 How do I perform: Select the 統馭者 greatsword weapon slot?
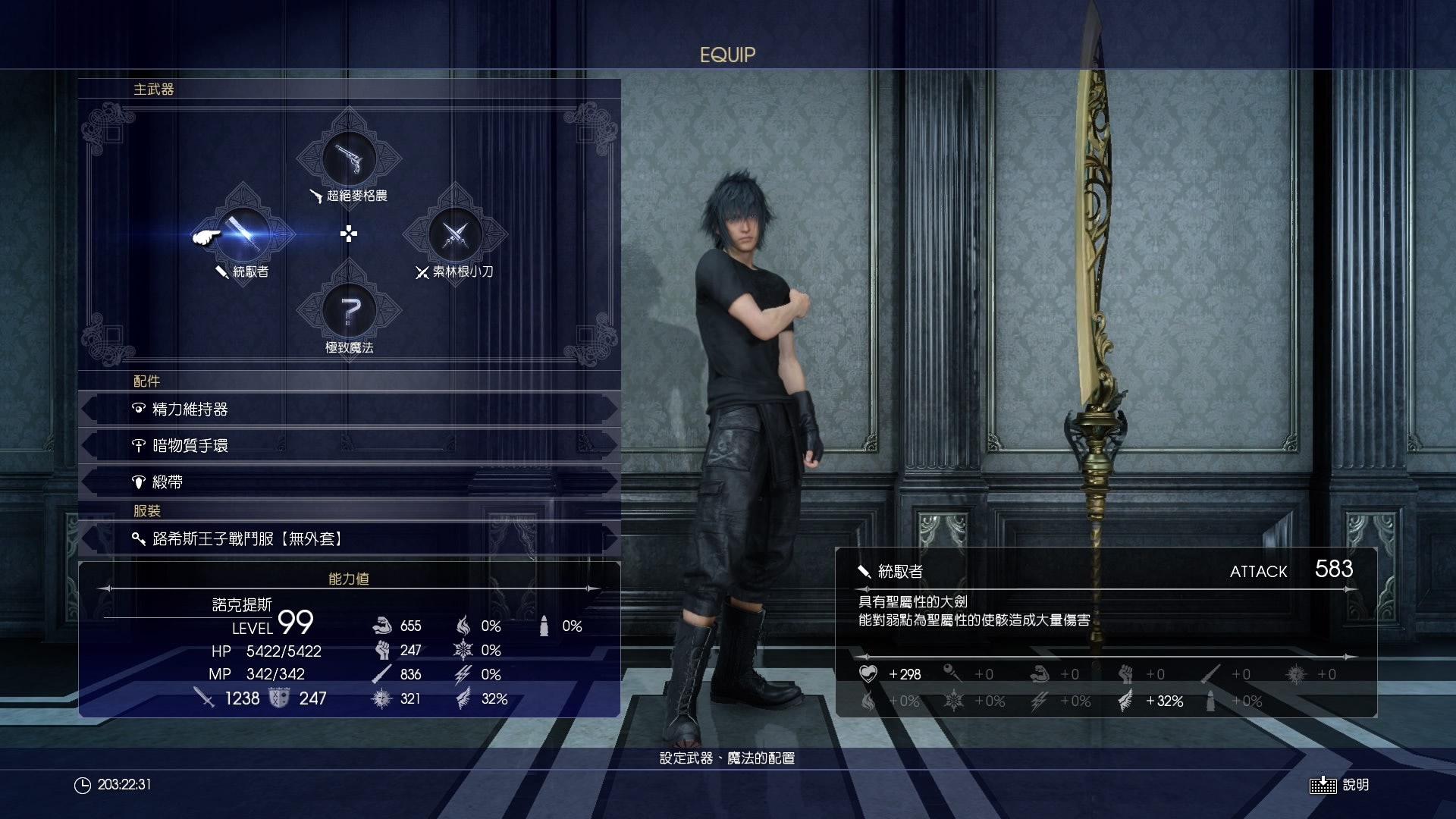[243, 234]
